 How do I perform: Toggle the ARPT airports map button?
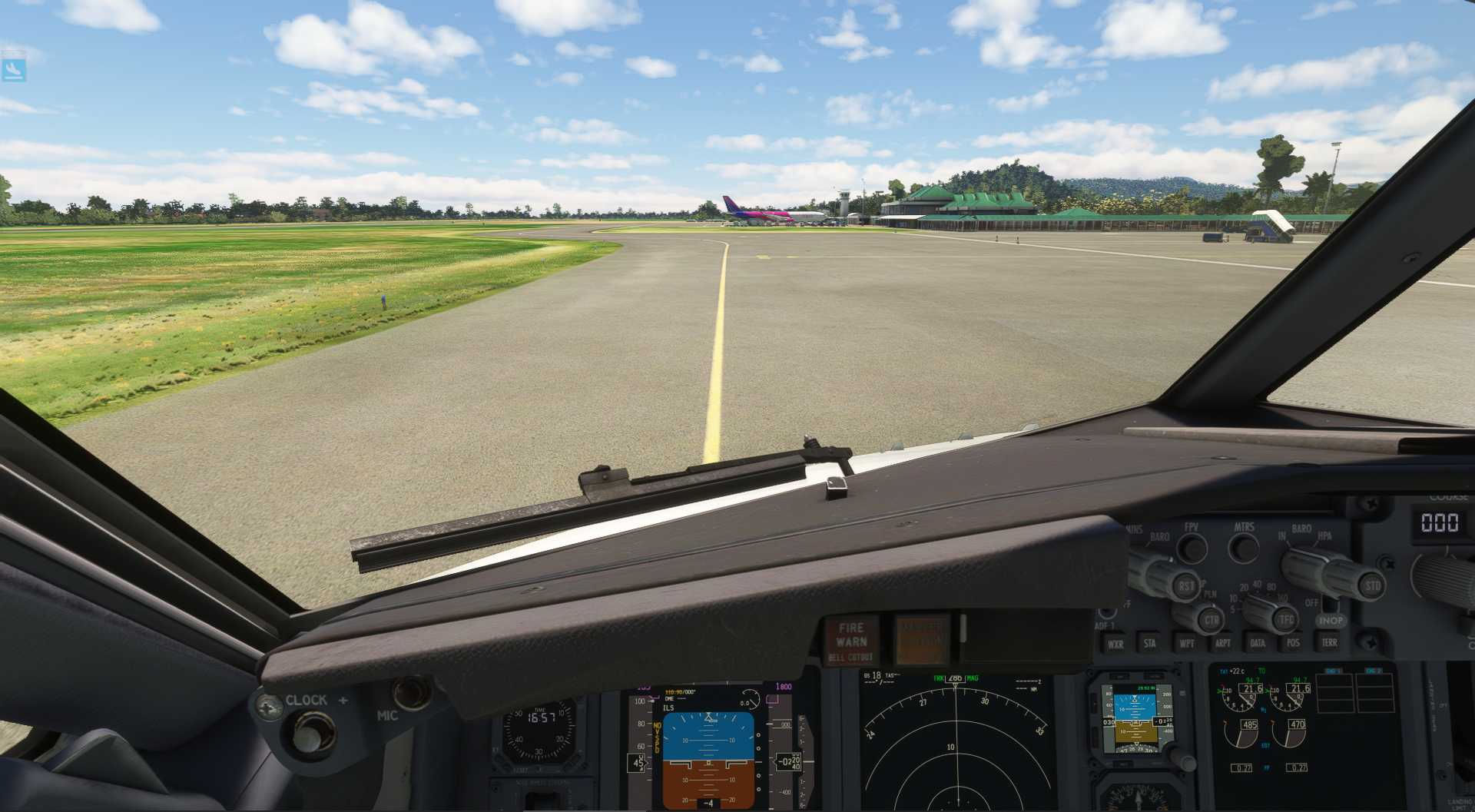pyautogui.click(x=1222, y=642)
